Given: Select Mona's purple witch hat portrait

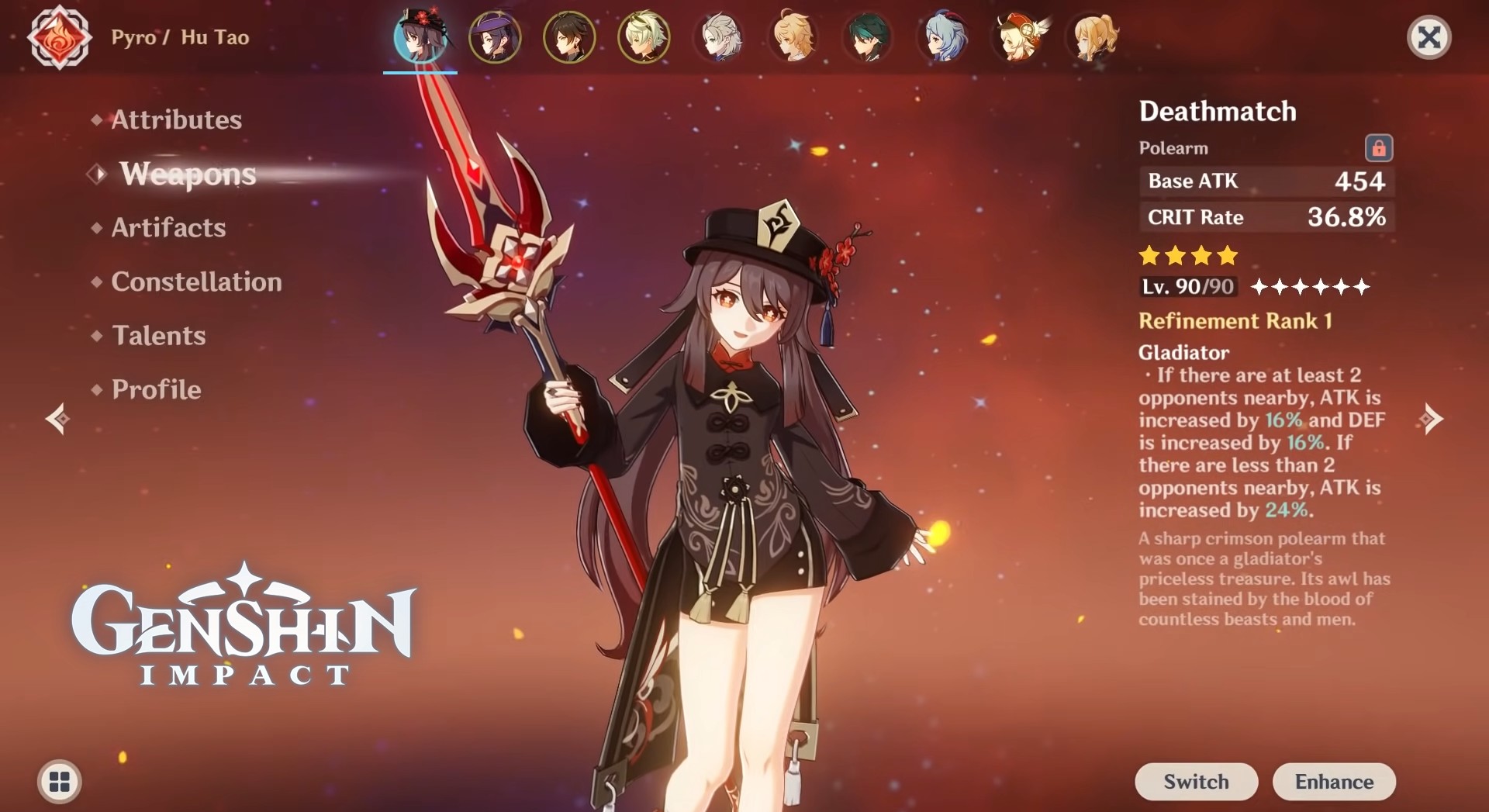Looking at the screenshot, I should click(x=495, y=37).
